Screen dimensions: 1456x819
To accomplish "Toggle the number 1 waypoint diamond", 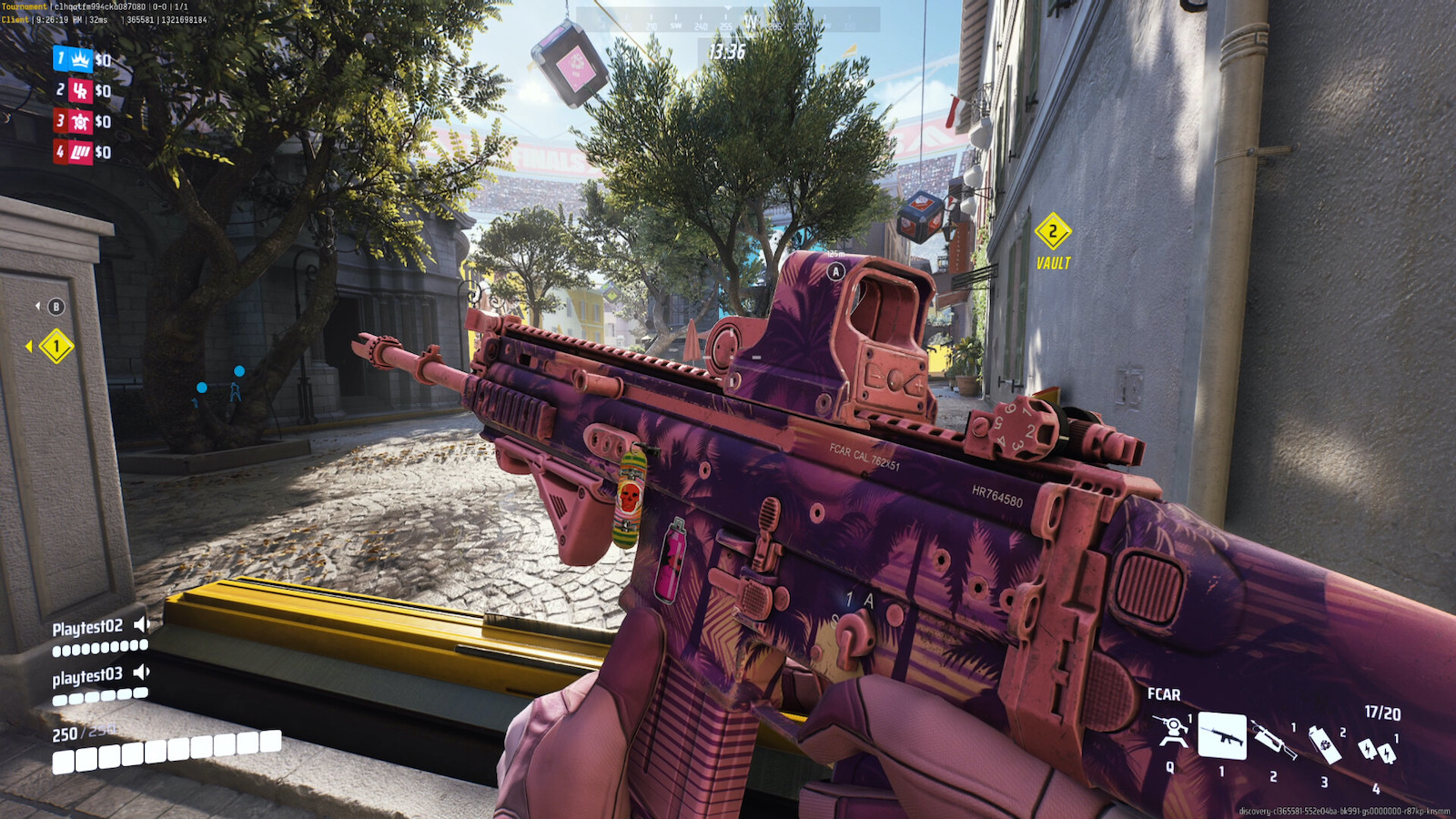I will [55, 344].
